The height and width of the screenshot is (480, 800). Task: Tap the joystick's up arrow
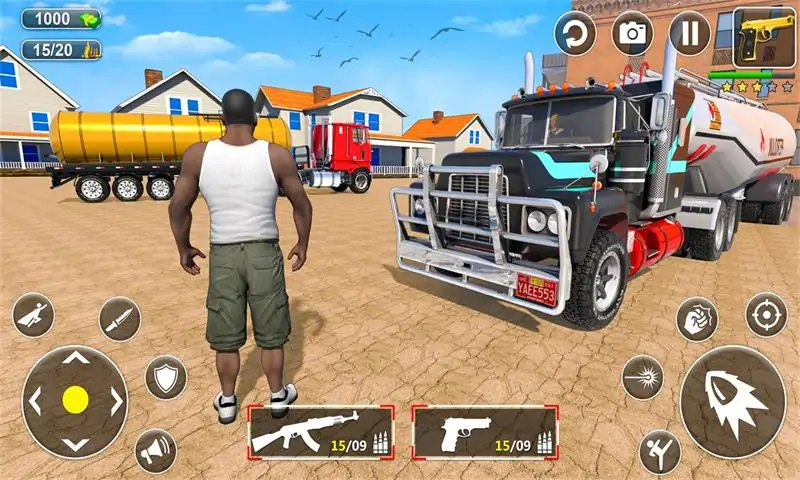[75, 358]
